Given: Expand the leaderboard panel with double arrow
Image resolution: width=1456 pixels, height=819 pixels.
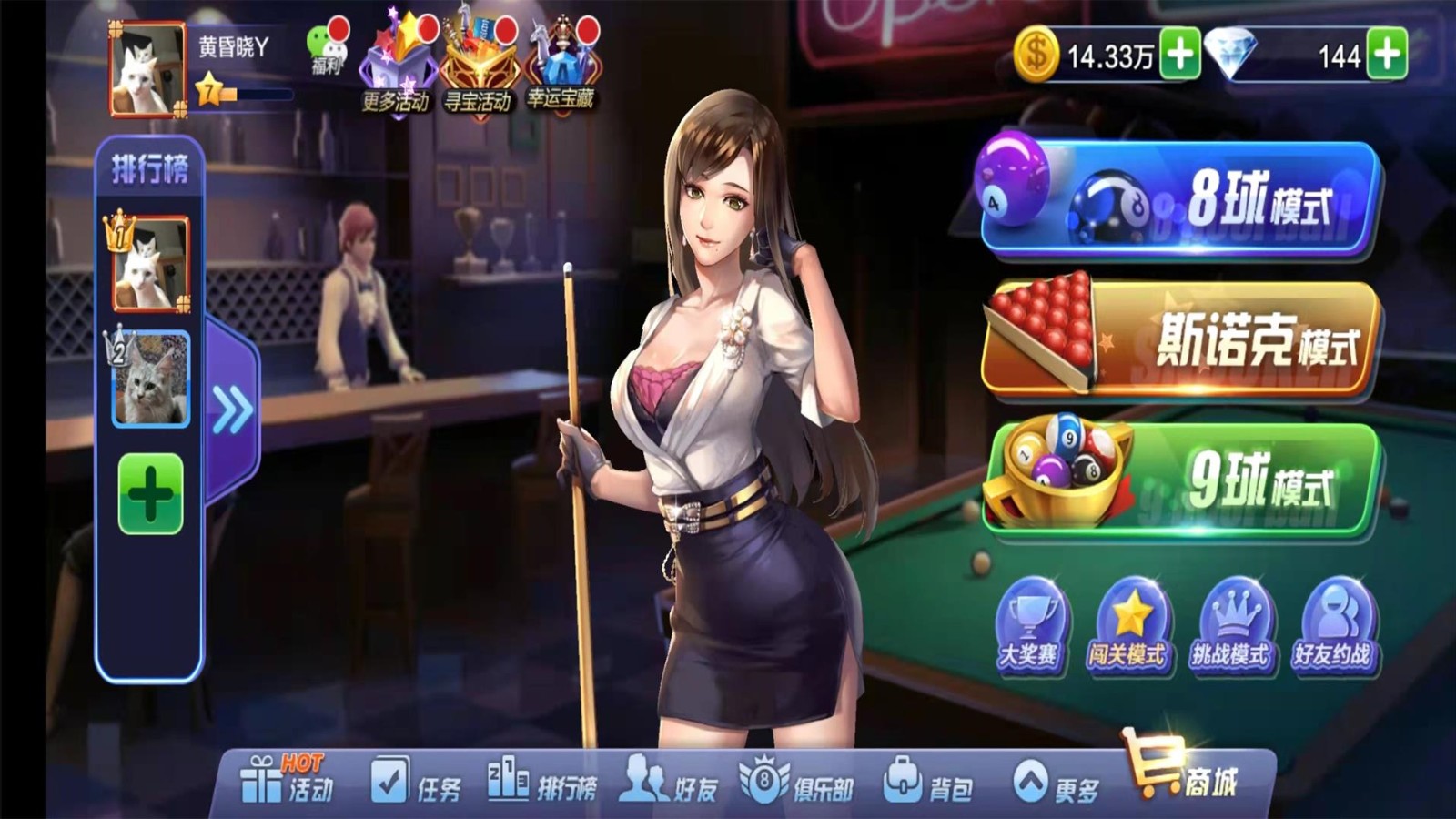Looking at the screenshot, I should (x=232, y=409).
